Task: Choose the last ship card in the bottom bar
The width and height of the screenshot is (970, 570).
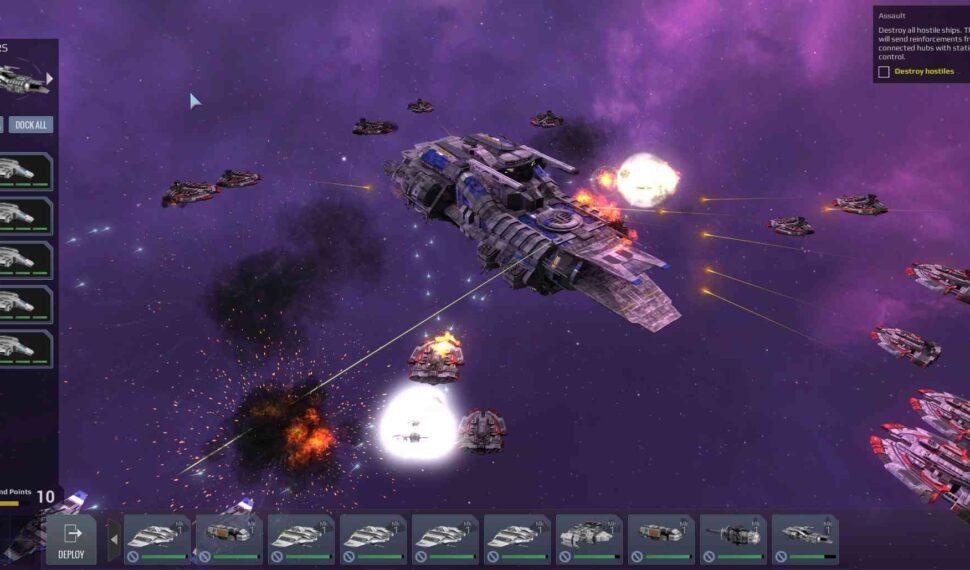Action: (805, 540)
